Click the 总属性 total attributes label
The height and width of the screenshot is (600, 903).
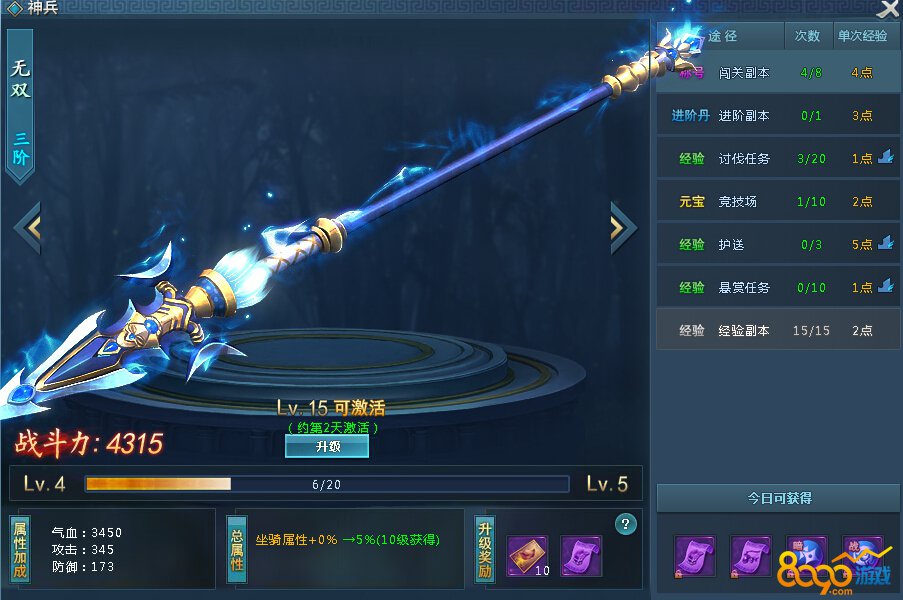click(237, 549)
